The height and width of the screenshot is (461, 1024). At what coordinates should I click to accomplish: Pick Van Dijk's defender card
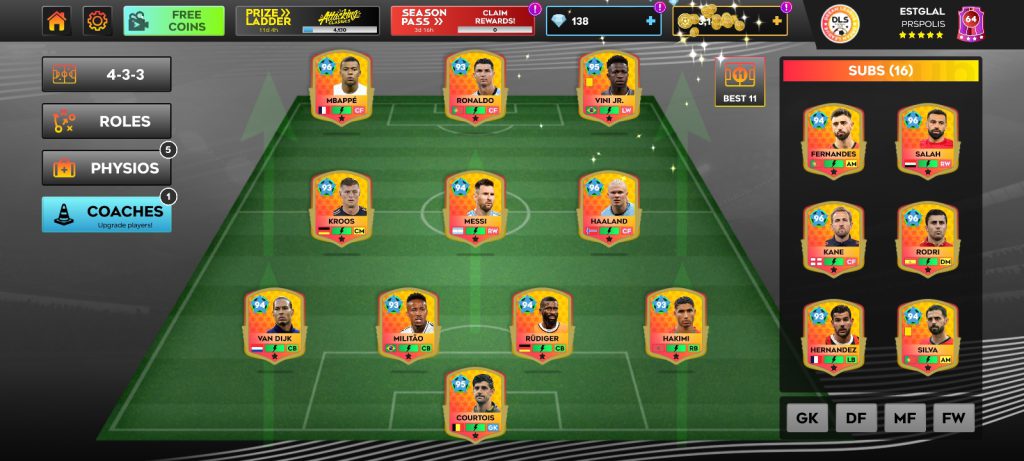click(x=274, y=324)
